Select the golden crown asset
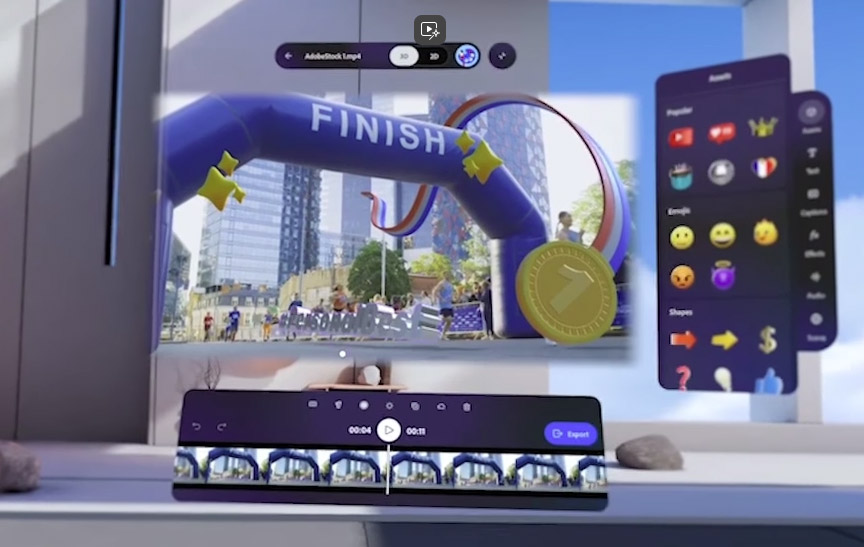Screen dimensions: 864x547 tap(764, 128)
